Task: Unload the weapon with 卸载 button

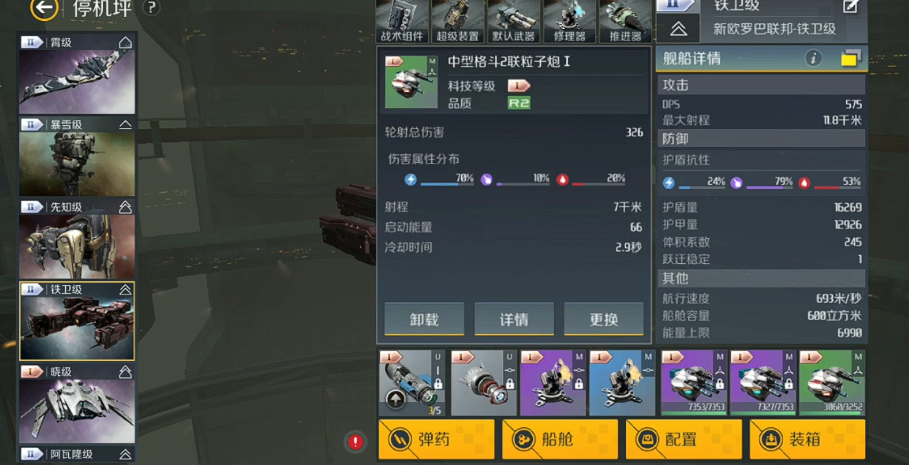Action: [424, 319]
